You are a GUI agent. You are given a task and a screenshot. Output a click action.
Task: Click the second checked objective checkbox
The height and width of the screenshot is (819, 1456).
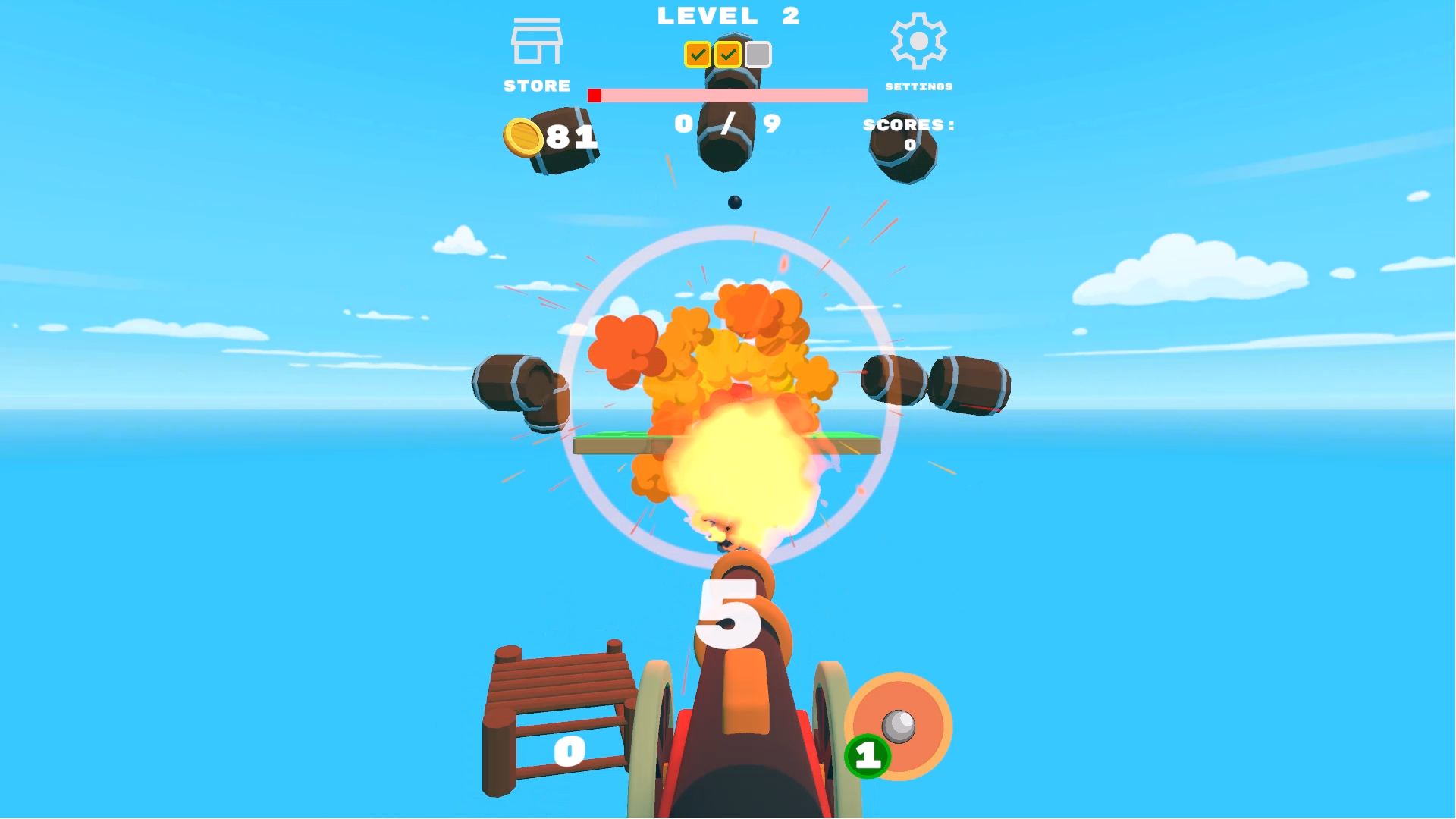[x=727, y=55]
